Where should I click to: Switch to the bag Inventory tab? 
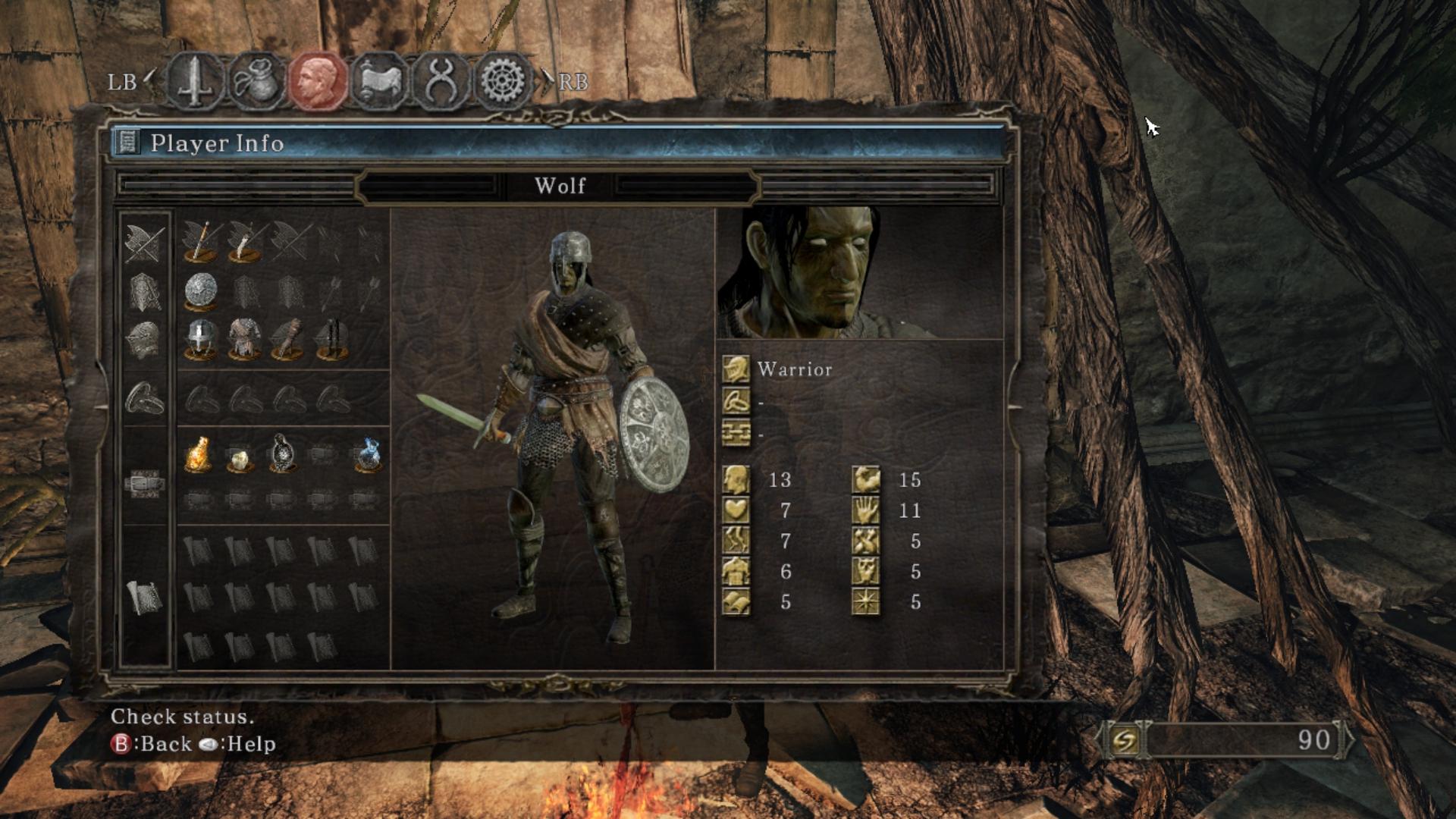(x=256, y=80)
